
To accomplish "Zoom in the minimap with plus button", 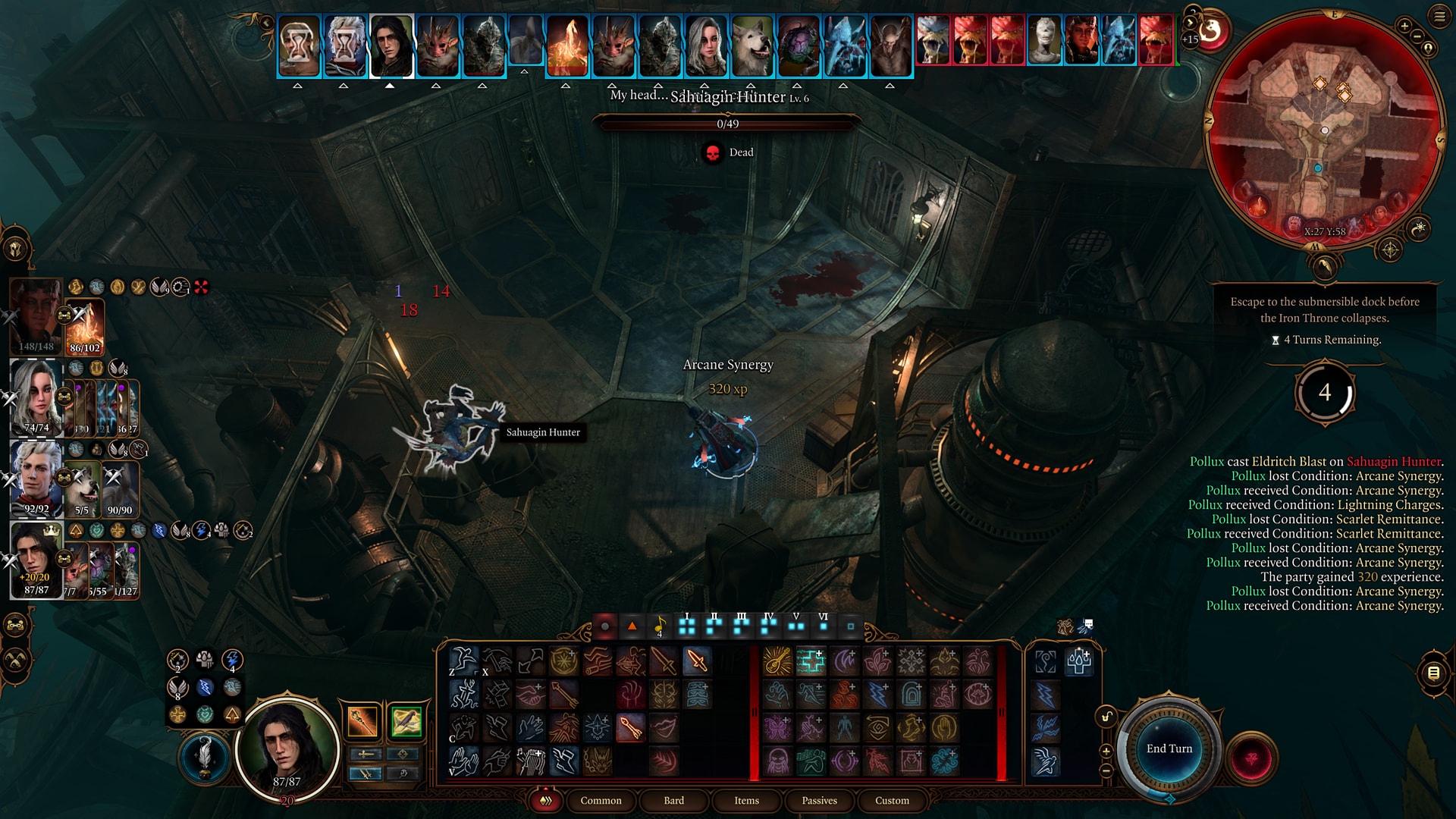I will coord(1404,27).
